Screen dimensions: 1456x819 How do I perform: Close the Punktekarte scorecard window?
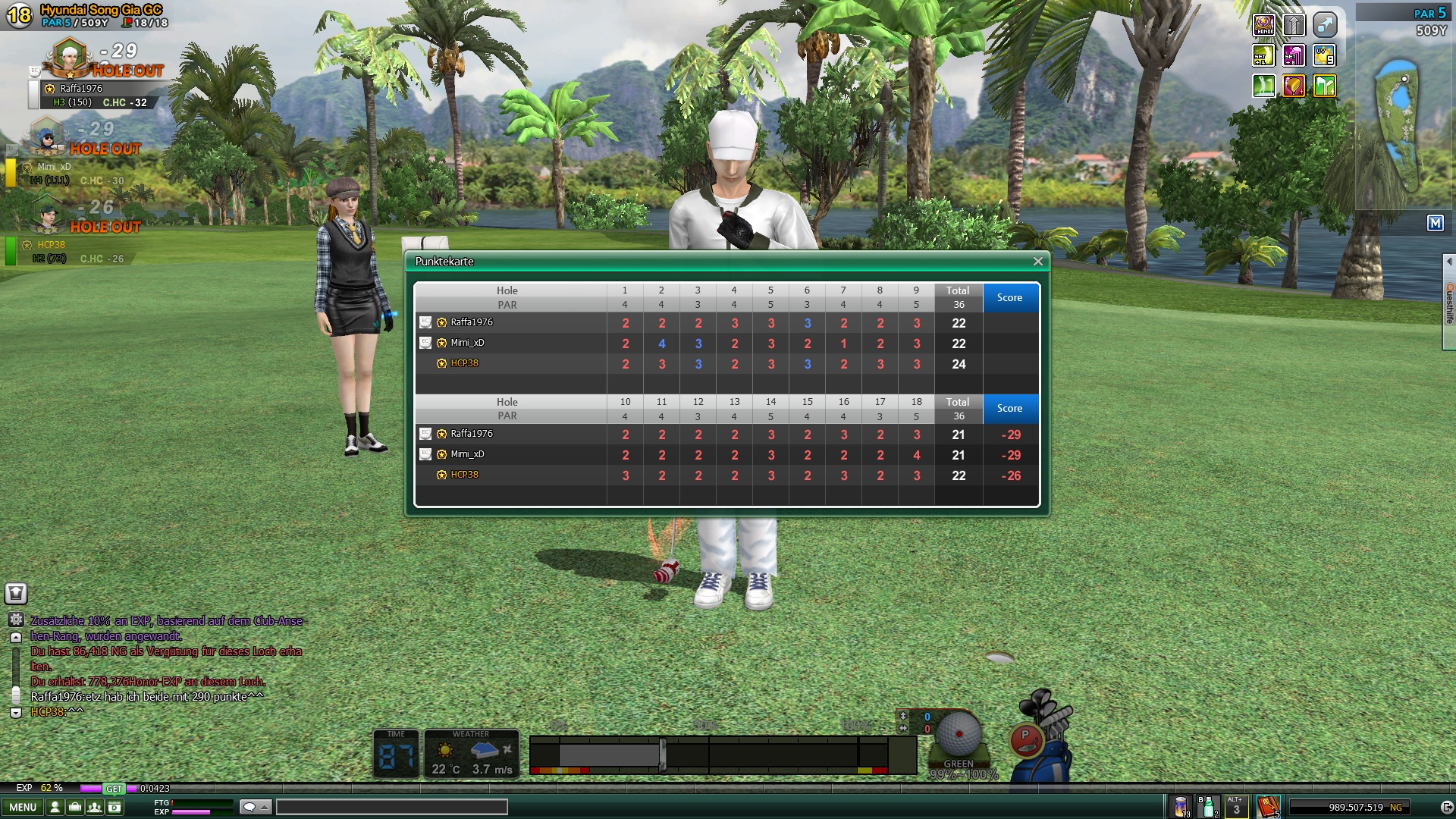tap(1037, 262)
